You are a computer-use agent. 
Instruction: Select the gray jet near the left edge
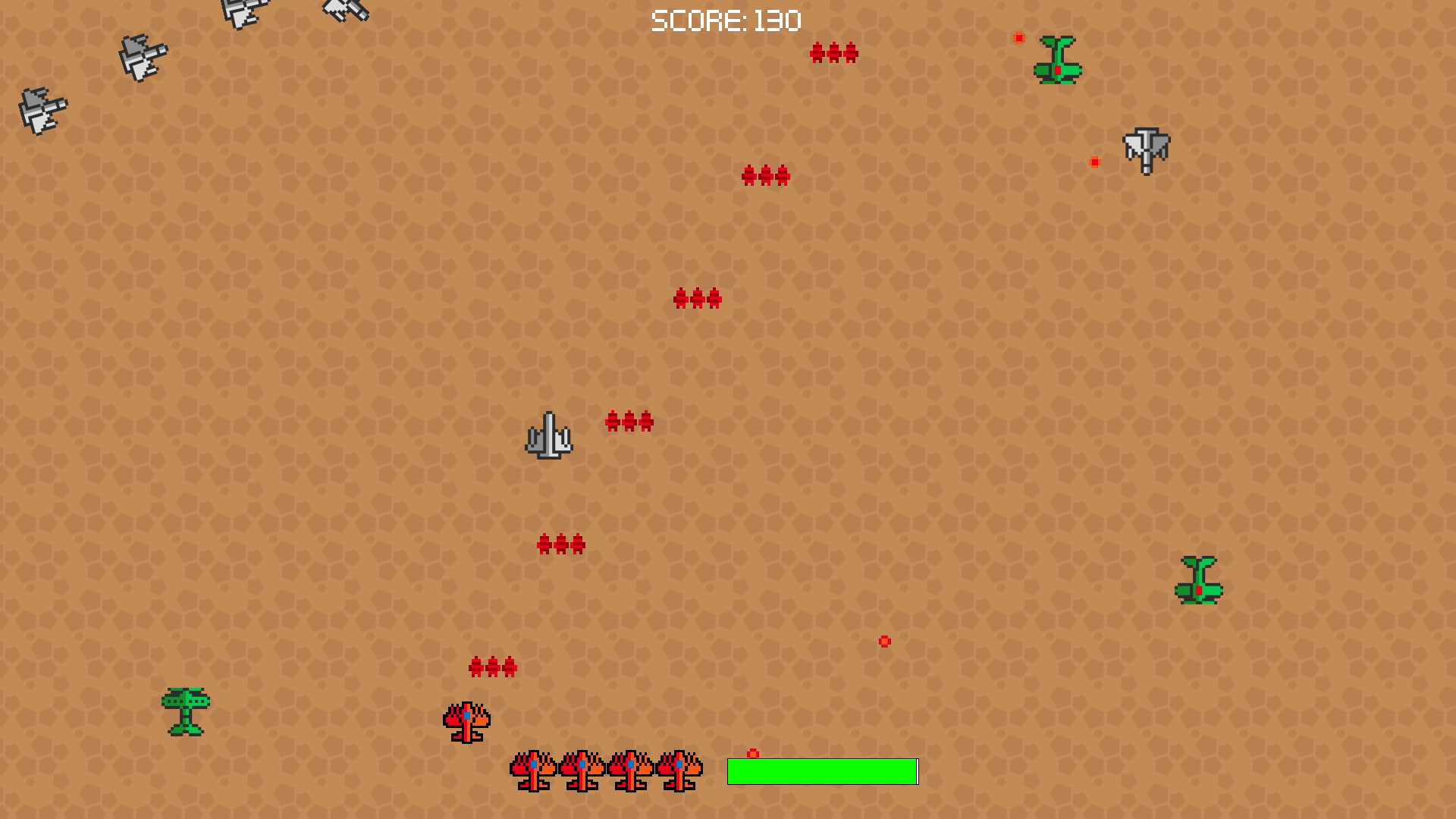click(x=42, y=110)
